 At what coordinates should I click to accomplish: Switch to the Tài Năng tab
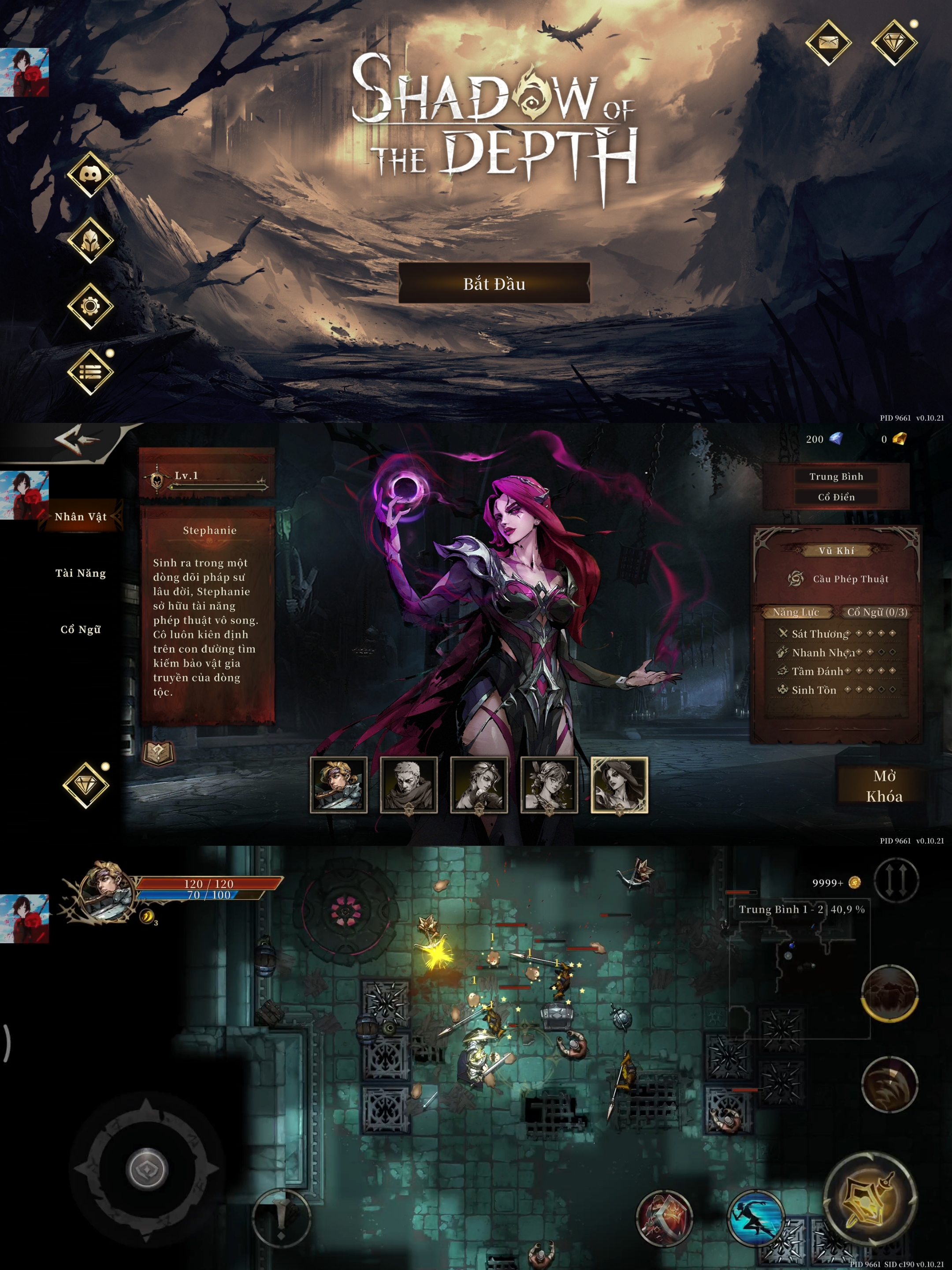pyautogui.click(x=80, y=573)
